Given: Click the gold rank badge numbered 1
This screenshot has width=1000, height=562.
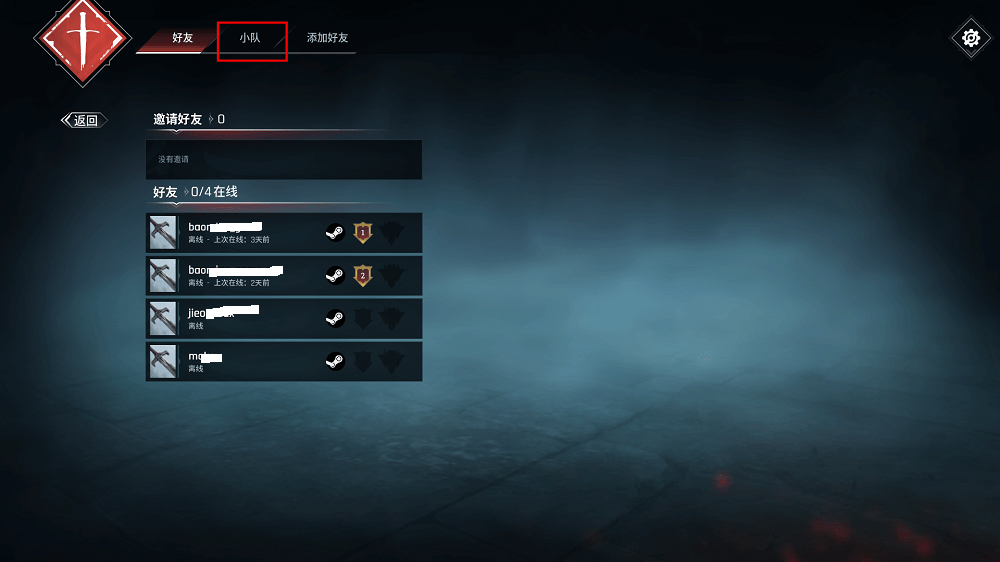Looking at the screenshot, I should pyautogui.click(x=363, y=233).
